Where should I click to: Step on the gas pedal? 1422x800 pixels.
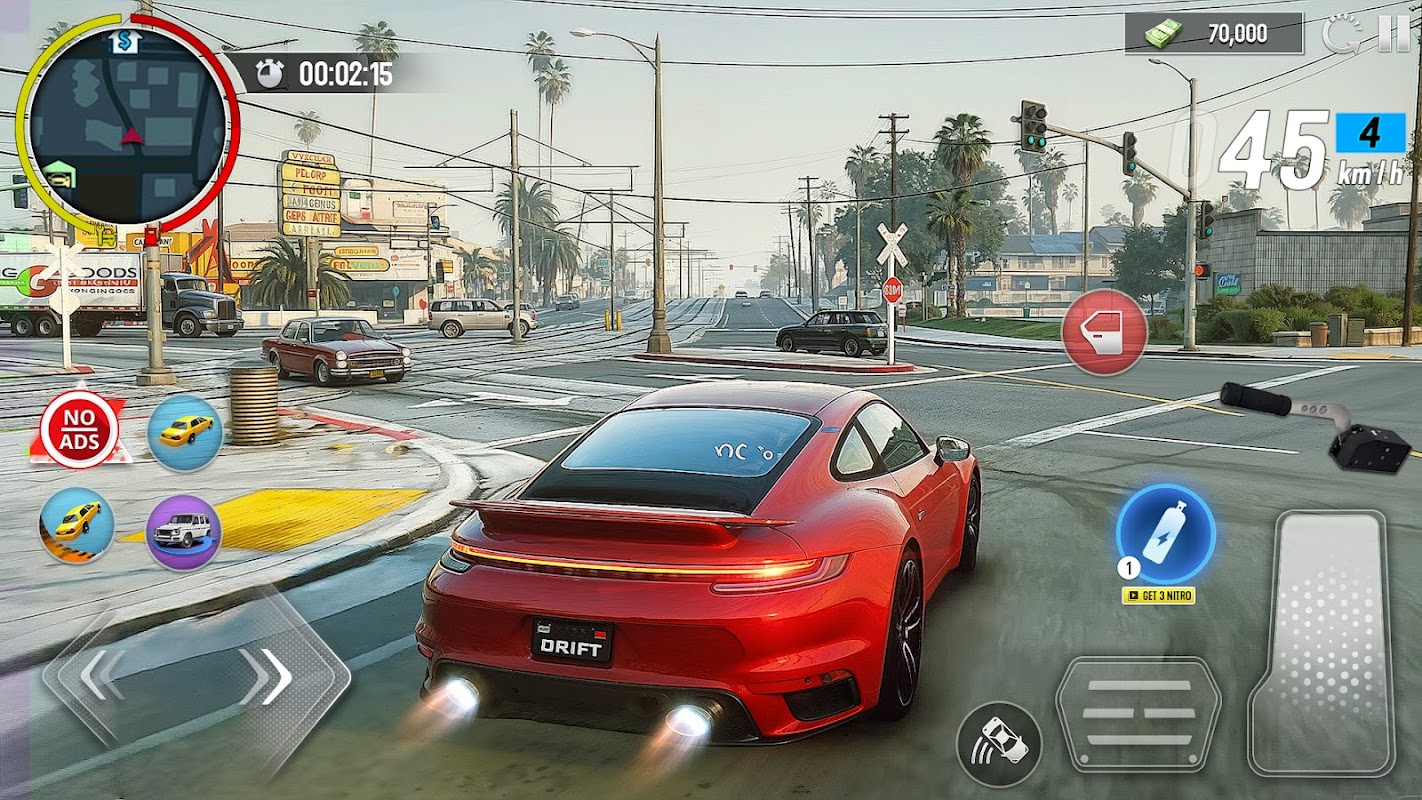1323,642
